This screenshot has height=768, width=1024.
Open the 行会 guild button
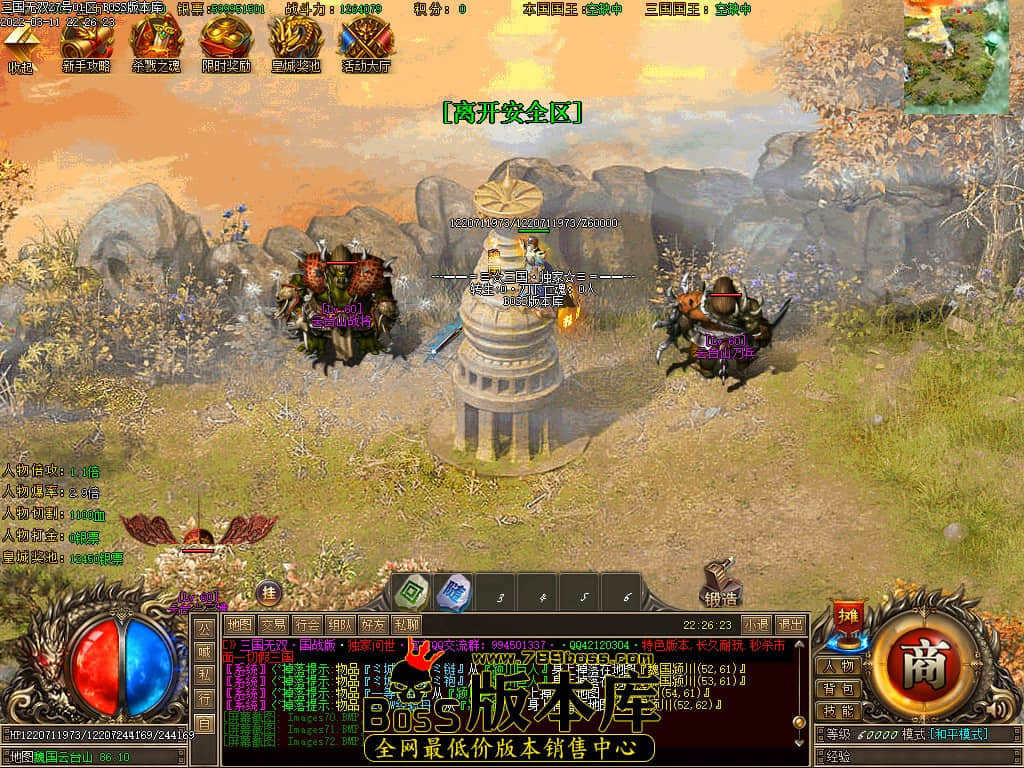coord(307,625)
